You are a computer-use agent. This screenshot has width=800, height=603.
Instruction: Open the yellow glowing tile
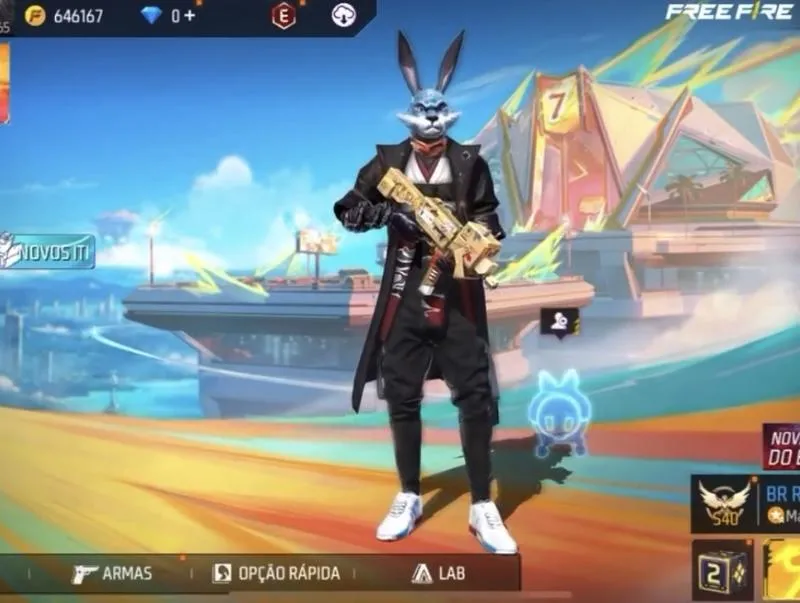tap(782, 572)
